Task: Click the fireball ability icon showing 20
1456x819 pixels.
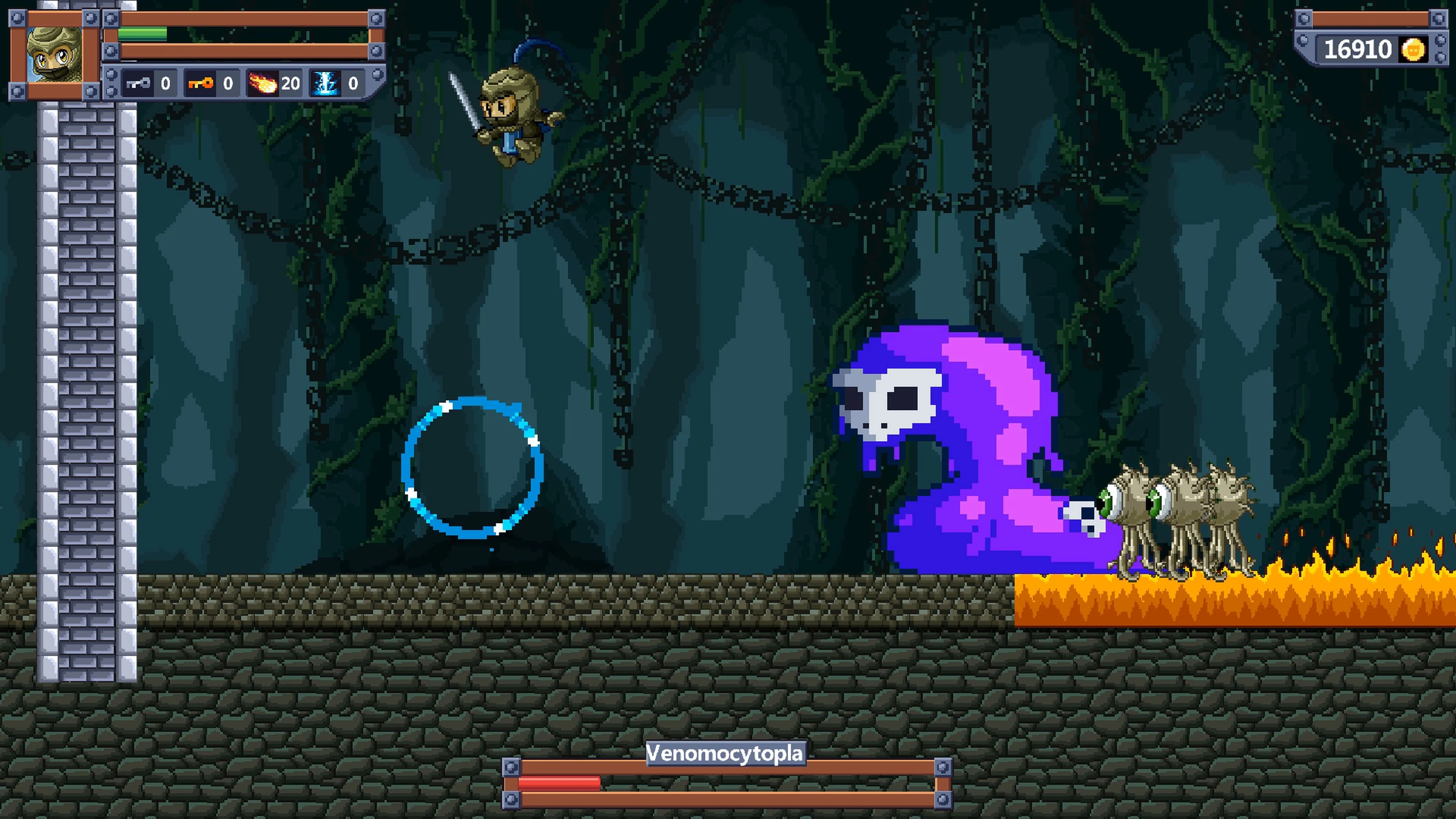Action: 262,84
